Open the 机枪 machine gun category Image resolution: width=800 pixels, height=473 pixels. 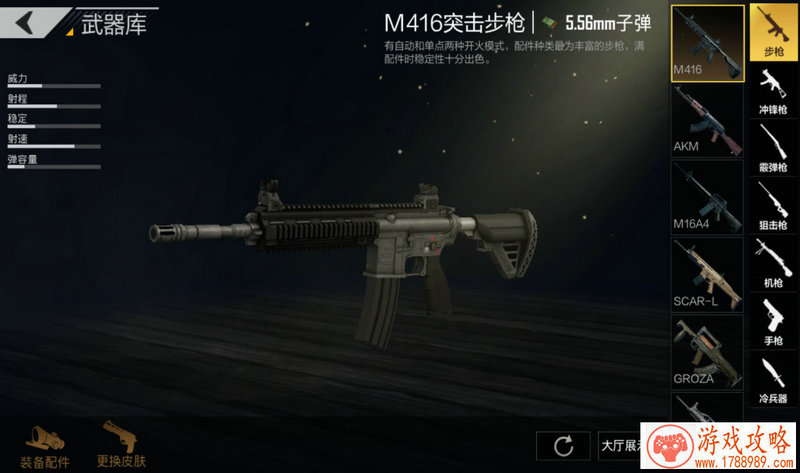(774, 263)
